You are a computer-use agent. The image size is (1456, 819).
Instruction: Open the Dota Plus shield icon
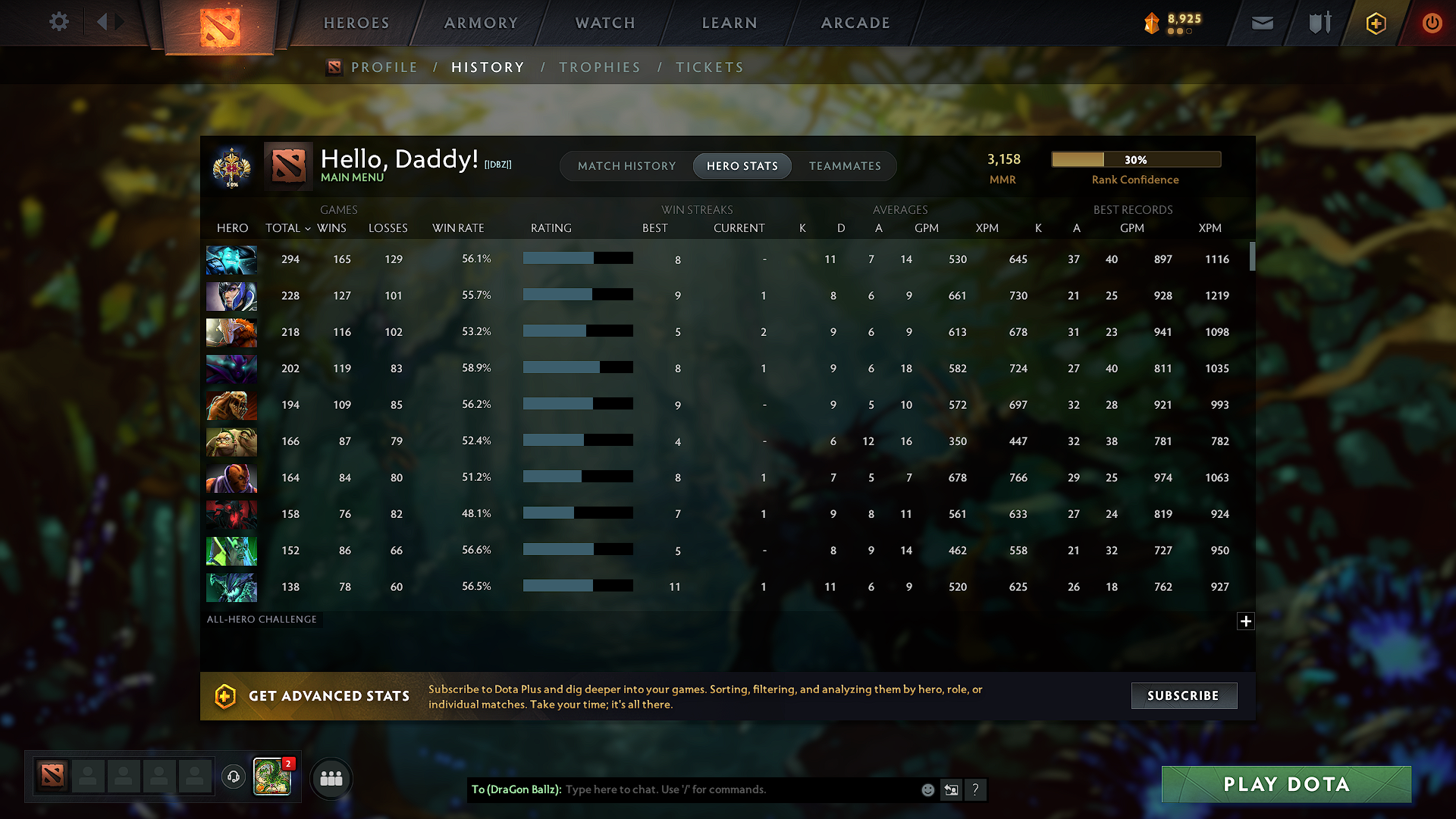pos(1375,23)
